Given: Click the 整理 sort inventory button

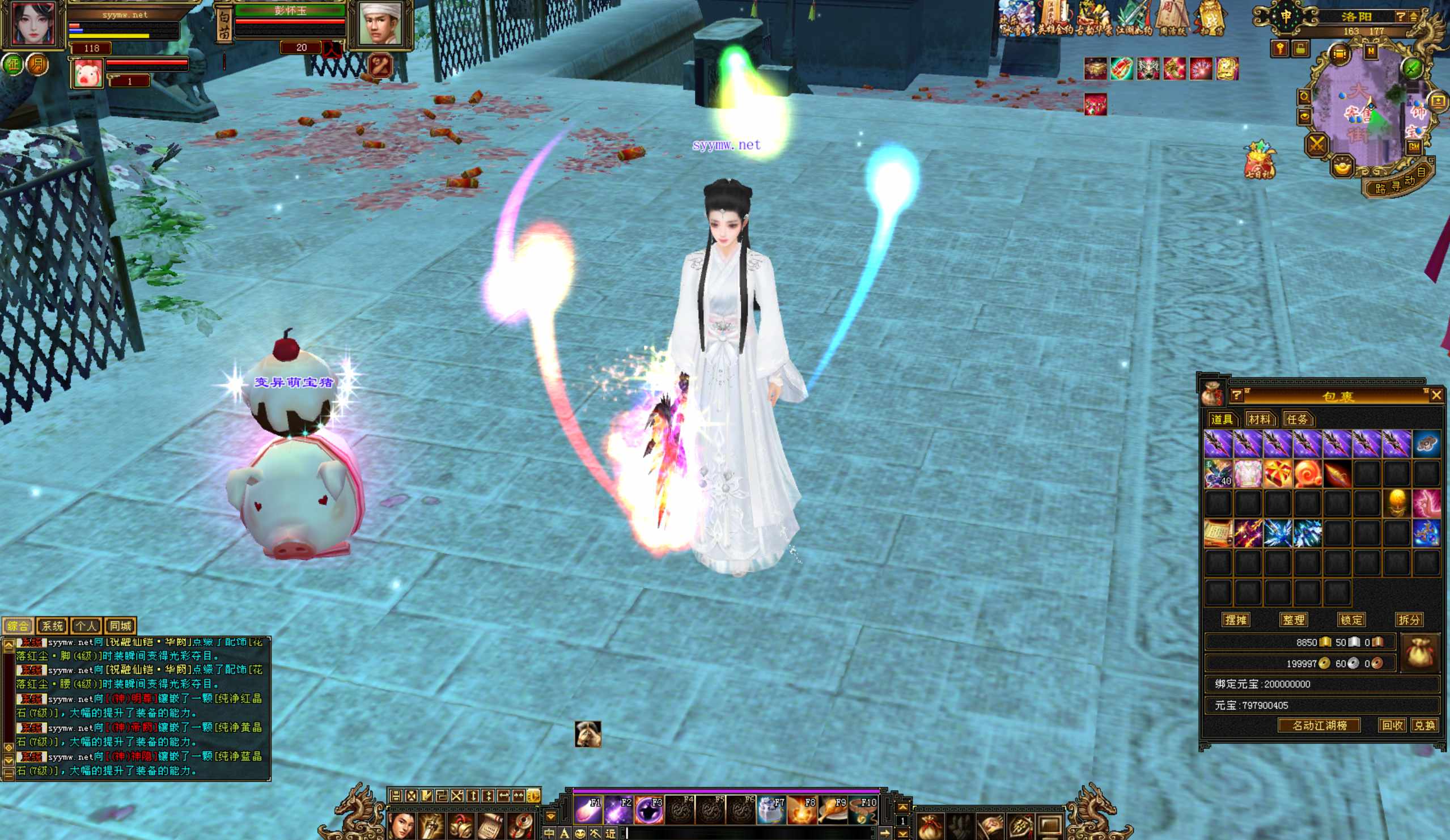Looking at the screenshot, I should click(1294, 620).
